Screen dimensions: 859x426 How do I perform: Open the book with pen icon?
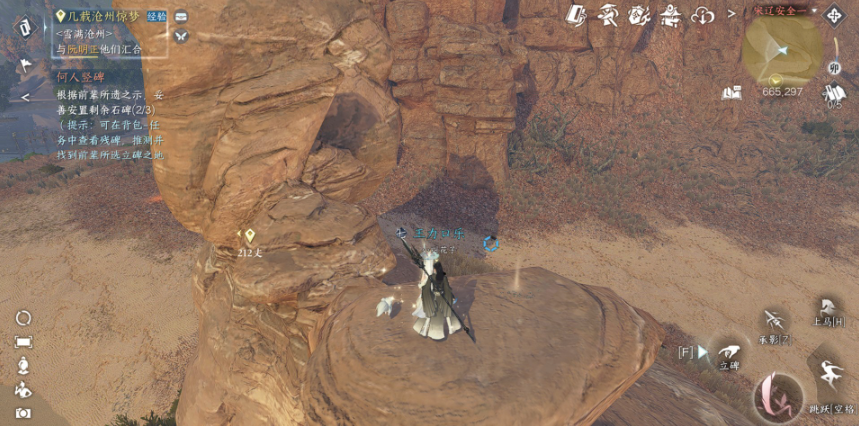pos(576,15)
